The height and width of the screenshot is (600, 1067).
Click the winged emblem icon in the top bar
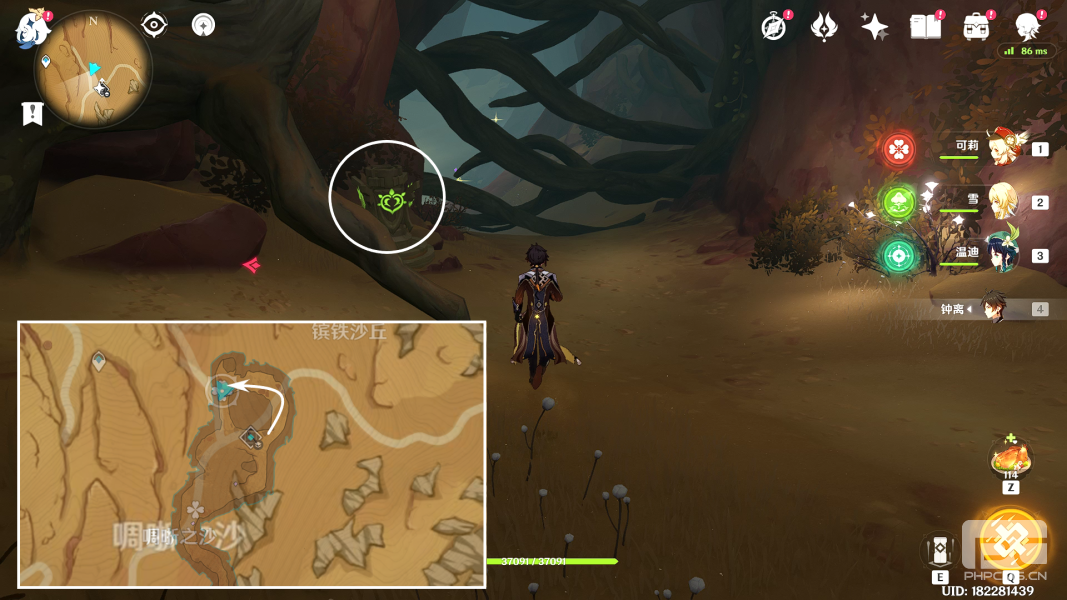824,27
